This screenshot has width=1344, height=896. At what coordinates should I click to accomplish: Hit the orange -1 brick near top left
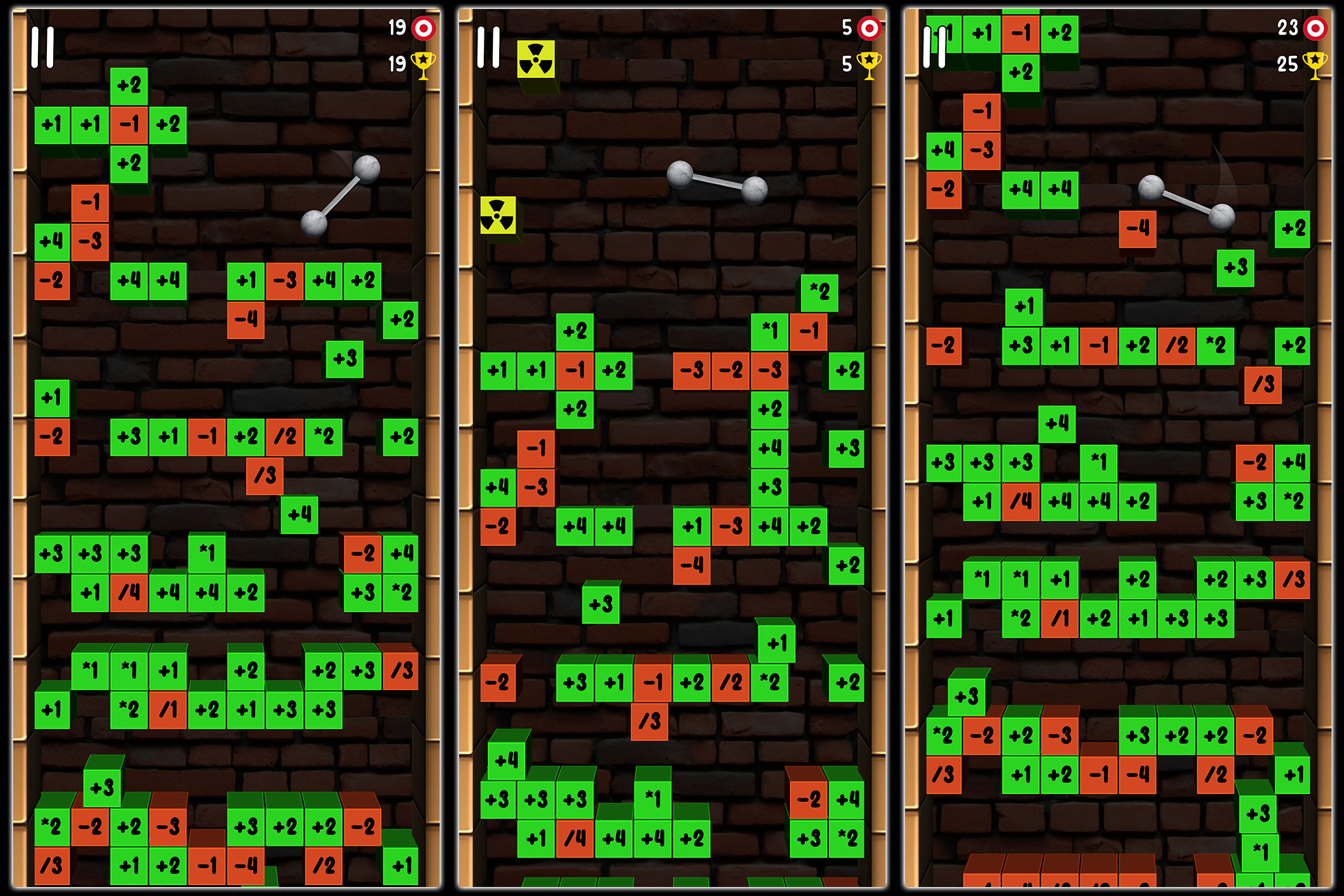128,126
